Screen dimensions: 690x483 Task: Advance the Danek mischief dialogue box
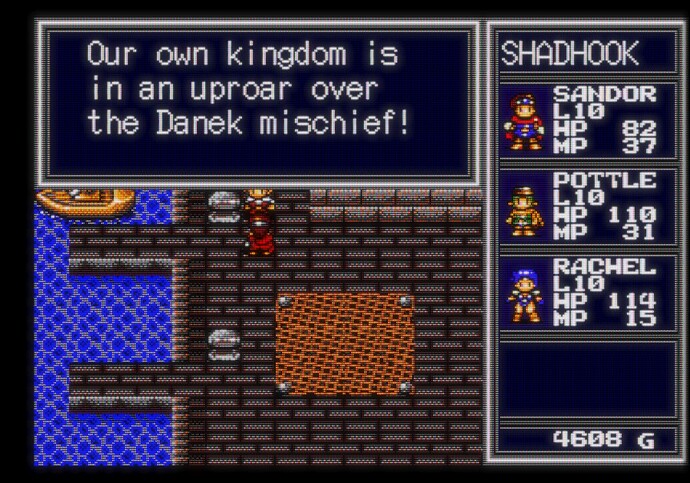[x=256, y=100]
